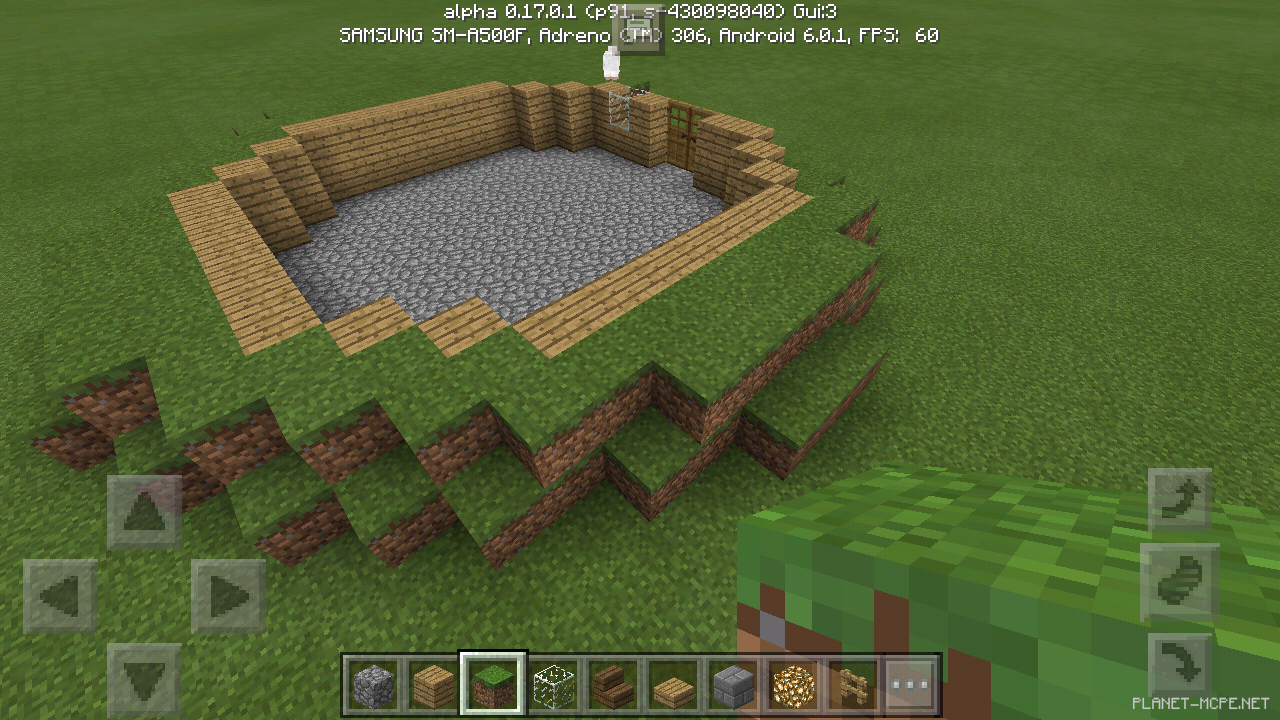Select the wooden stairs hotbar item
This screenshot has width=1280, height=720.
pos(612,685)
